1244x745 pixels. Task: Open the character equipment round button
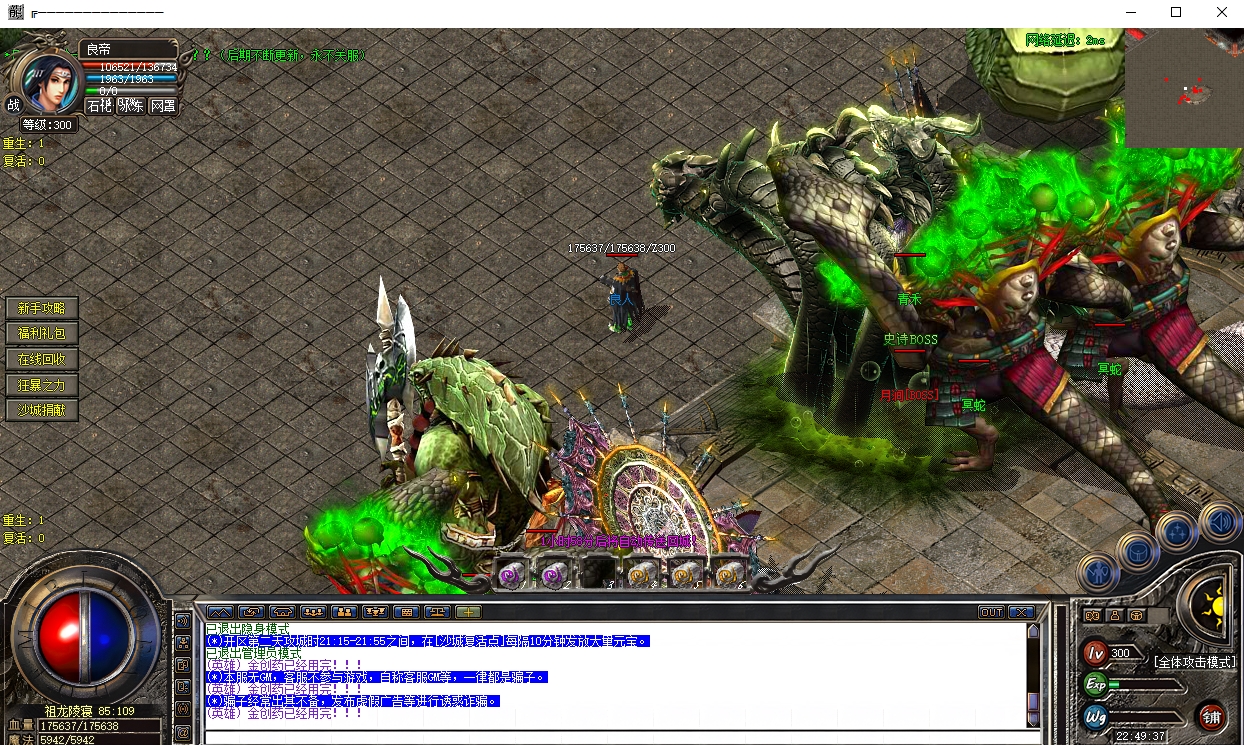pos(1098,573)
